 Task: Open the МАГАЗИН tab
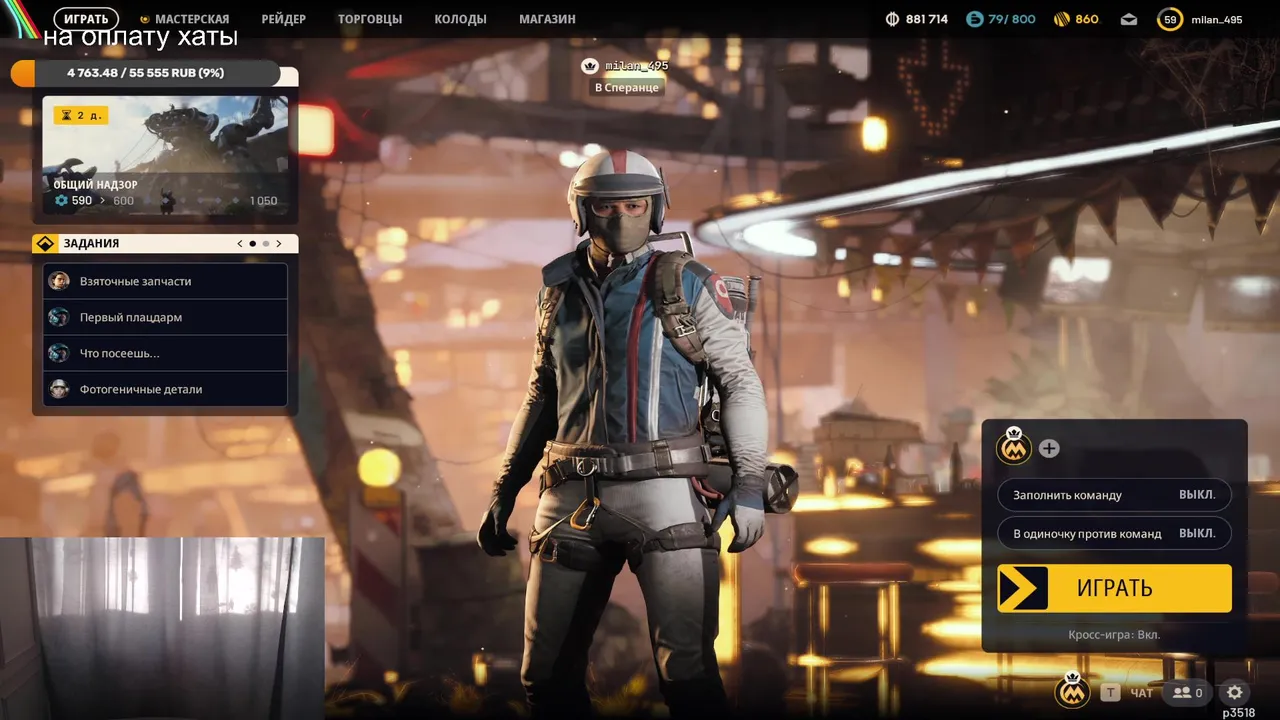(x=547, y=19)
